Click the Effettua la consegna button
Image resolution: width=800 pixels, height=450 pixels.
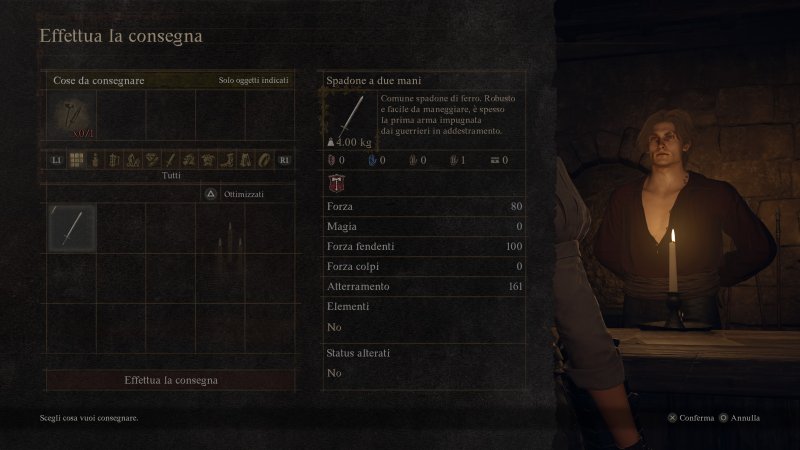point(171,380)
